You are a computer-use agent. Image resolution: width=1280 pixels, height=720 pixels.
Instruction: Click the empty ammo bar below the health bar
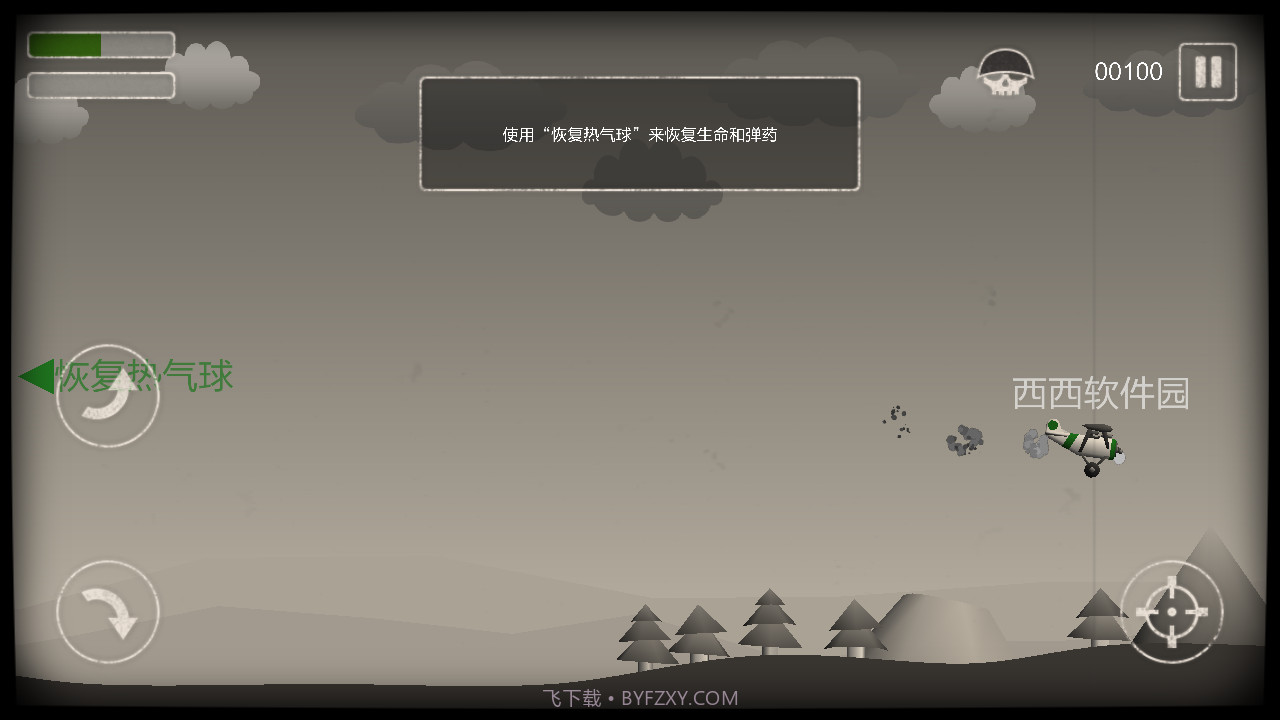[x=100, y=82]
